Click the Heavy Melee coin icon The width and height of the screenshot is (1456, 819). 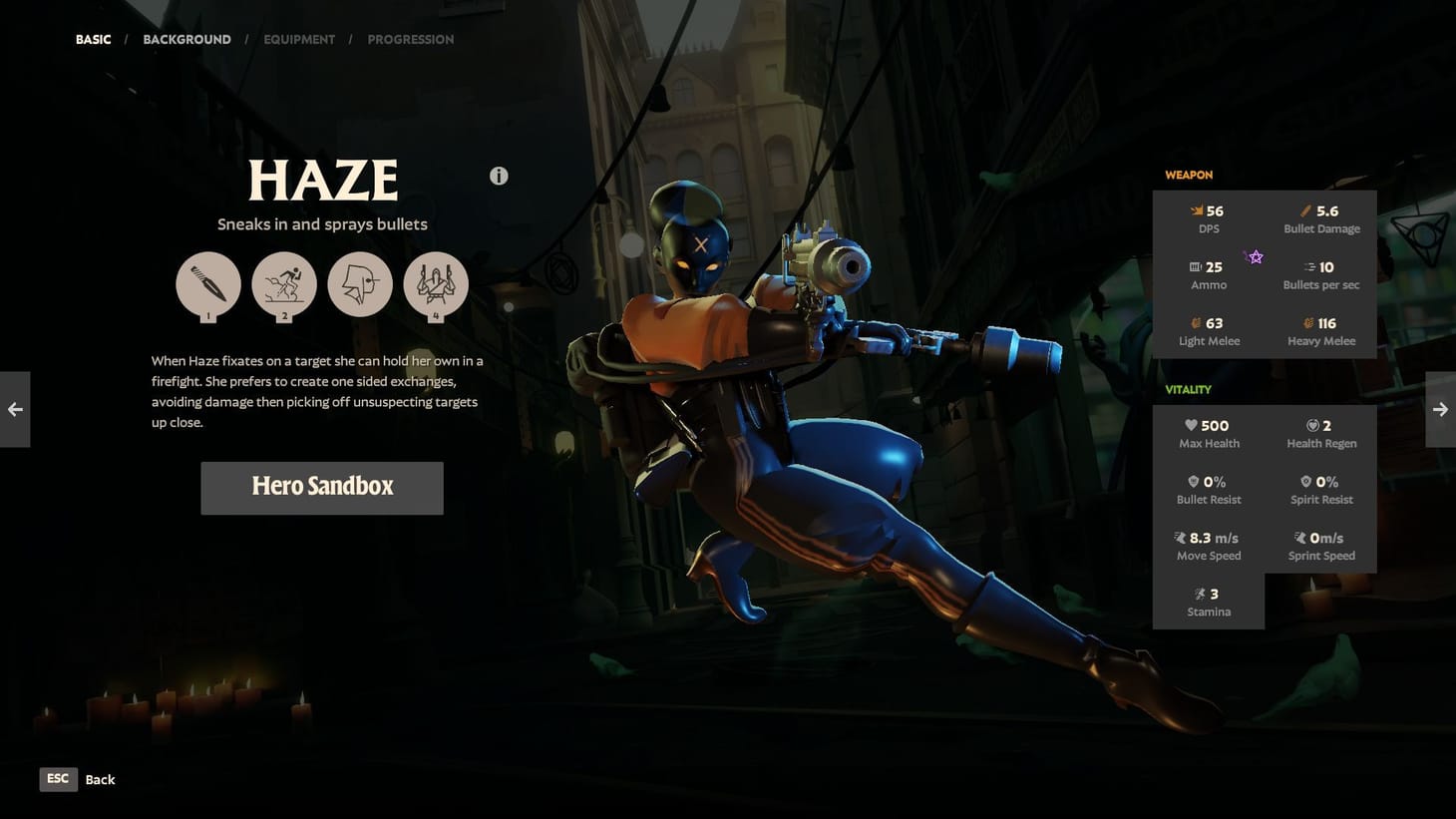coord(1308,323)
